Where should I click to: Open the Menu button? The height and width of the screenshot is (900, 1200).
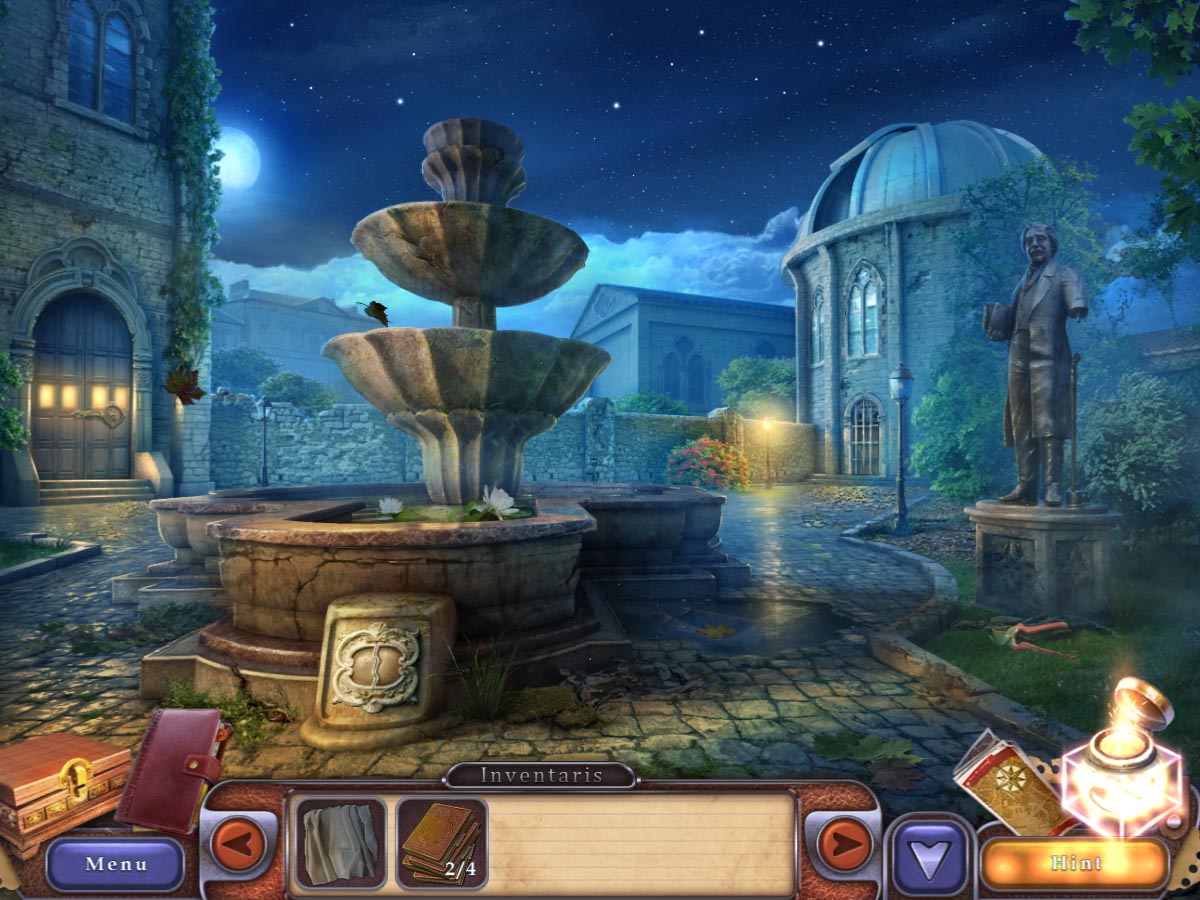point(115,864)
